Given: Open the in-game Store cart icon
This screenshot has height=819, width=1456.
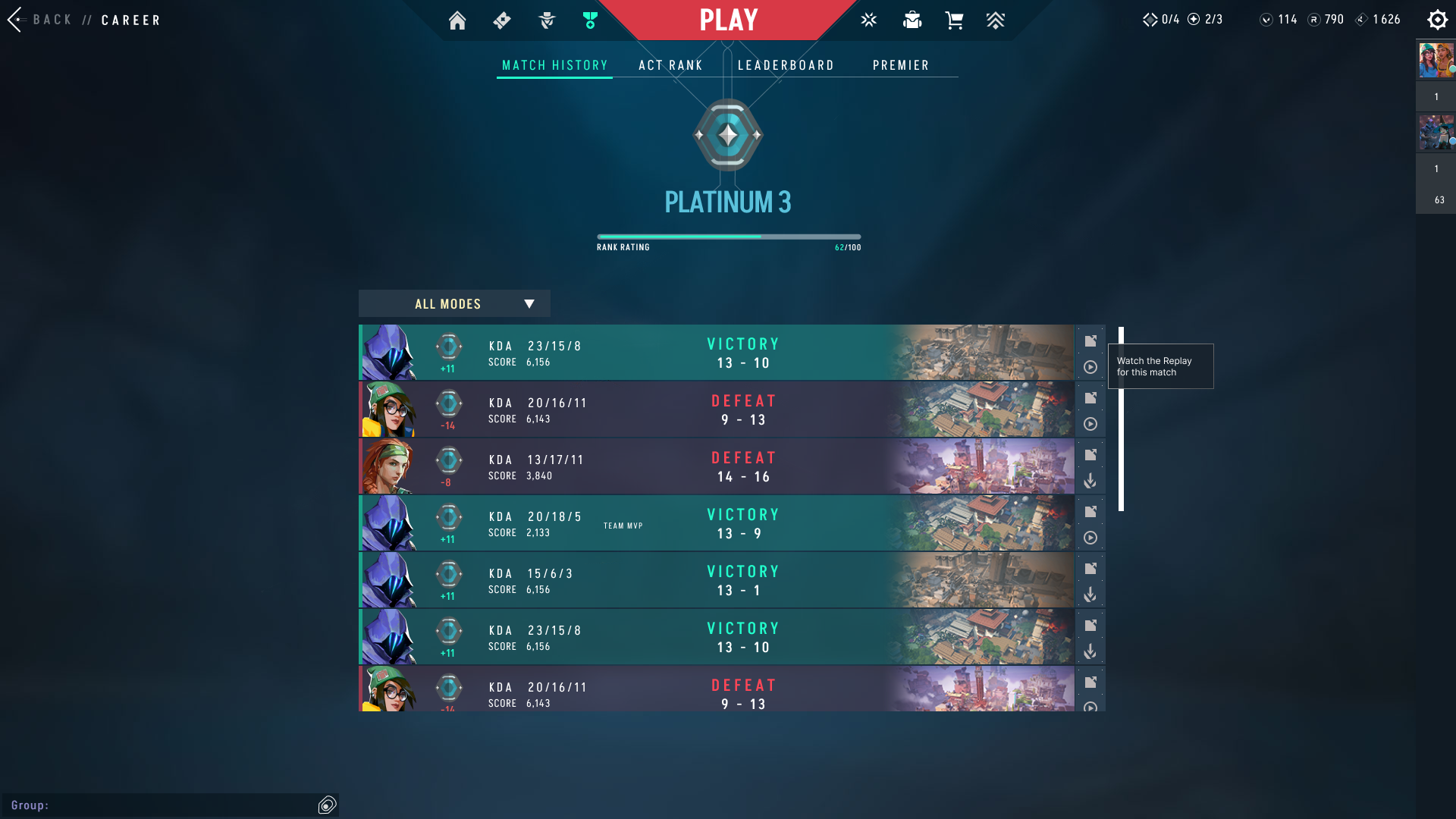Looking at the screenshot, I should 955,20.
